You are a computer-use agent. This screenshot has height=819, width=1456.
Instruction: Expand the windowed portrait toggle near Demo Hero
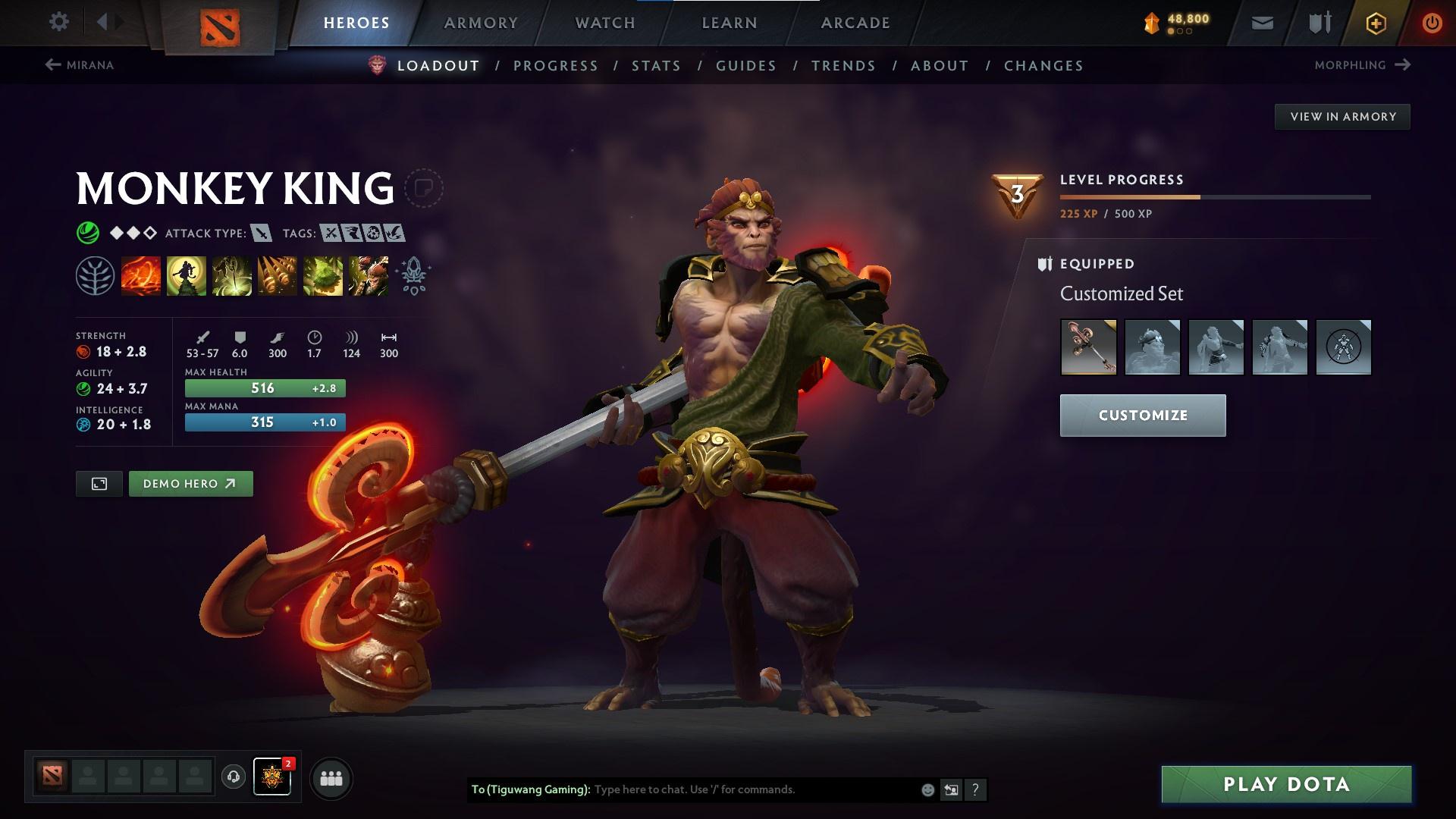pyautogui.click(x=99, y=483)
